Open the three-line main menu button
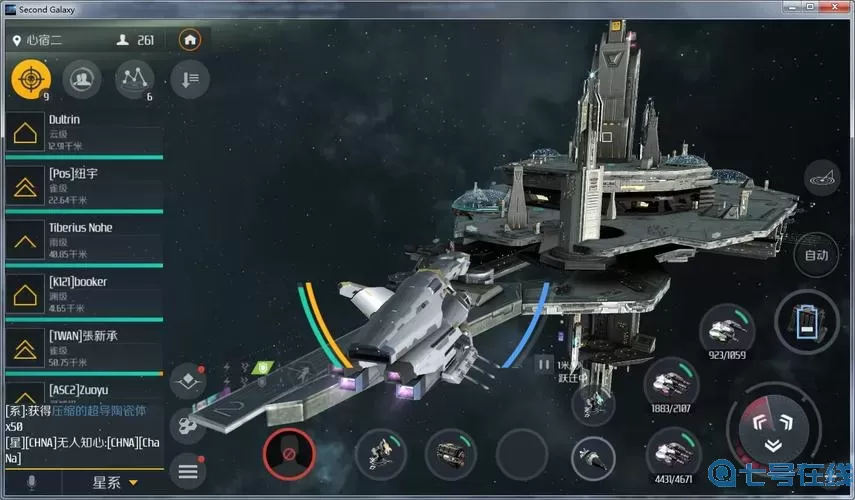Image resolution: width=855 pixels, height=500 pixels. coord(188,469)
